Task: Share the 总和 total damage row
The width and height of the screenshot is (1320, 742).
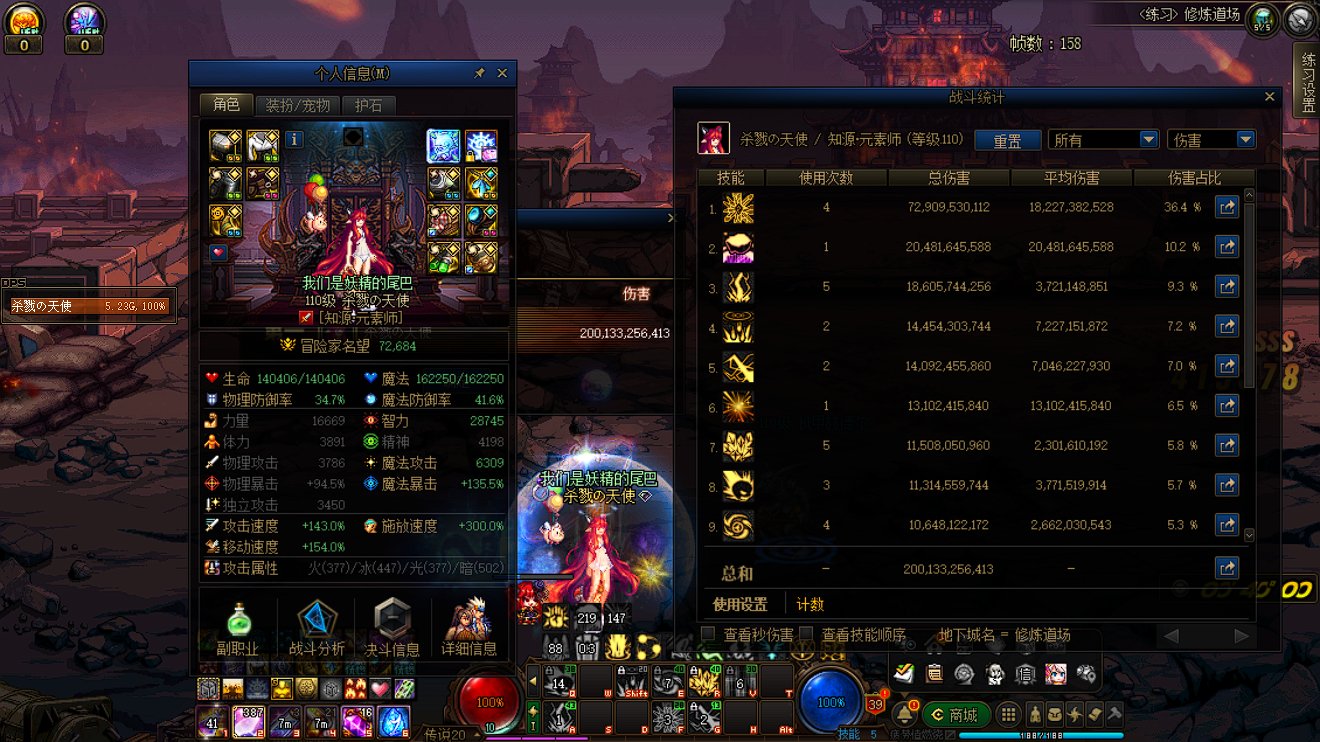Action: tap(1227, 568)
